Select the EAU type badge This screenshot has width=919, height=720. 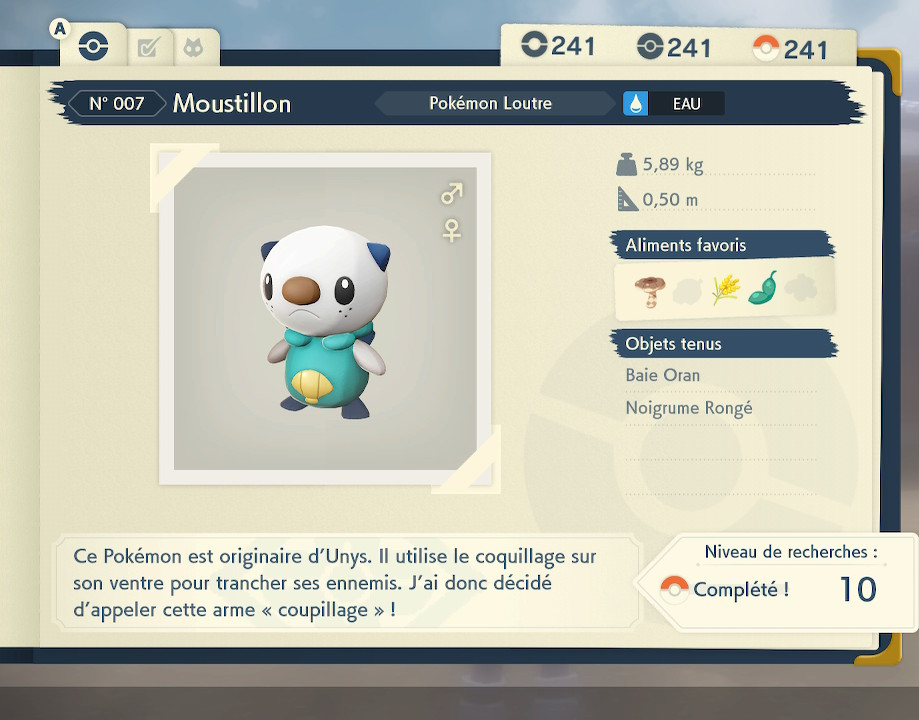pyautogui.click(x=672, y=103)
